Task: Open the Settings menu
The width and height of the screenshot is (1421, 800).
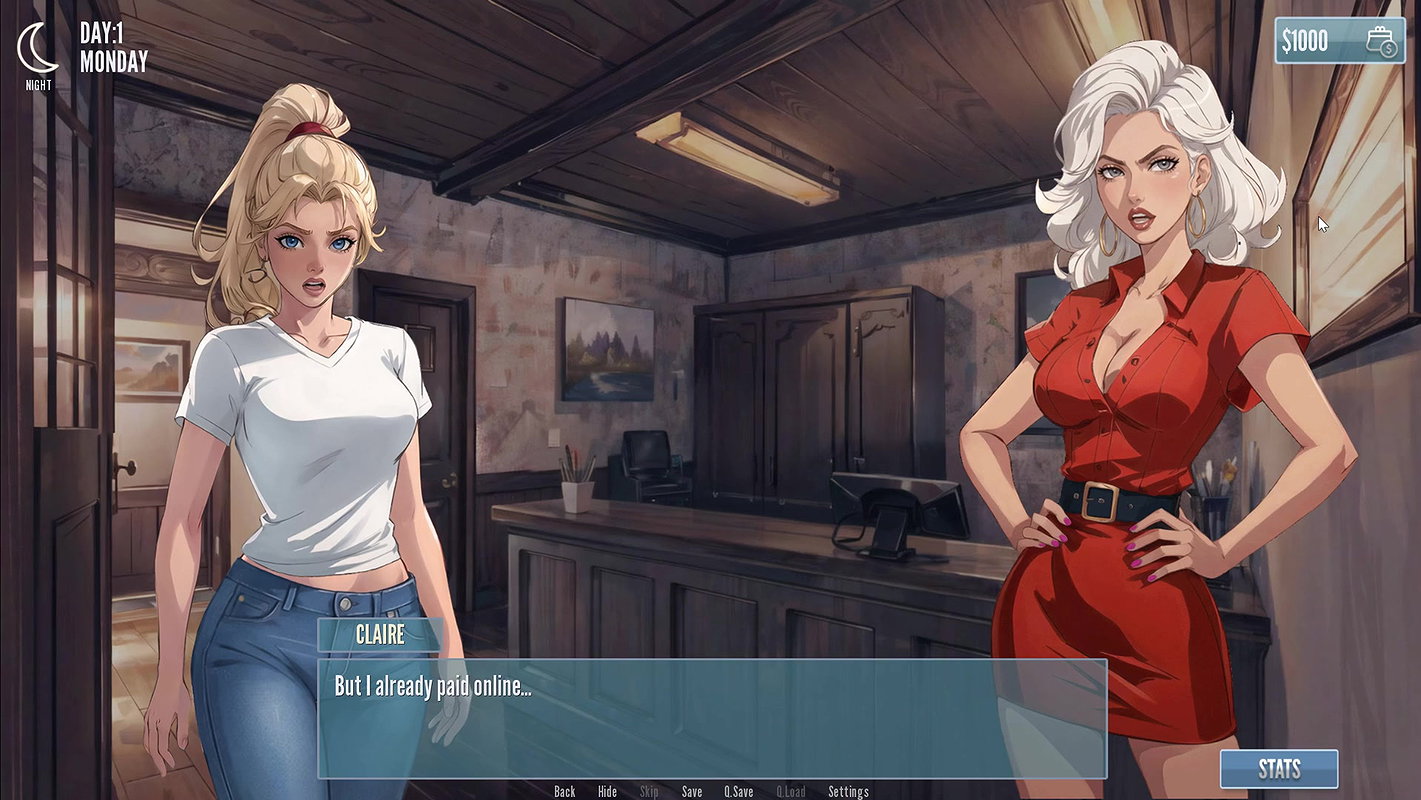Action: coord(848,791)
